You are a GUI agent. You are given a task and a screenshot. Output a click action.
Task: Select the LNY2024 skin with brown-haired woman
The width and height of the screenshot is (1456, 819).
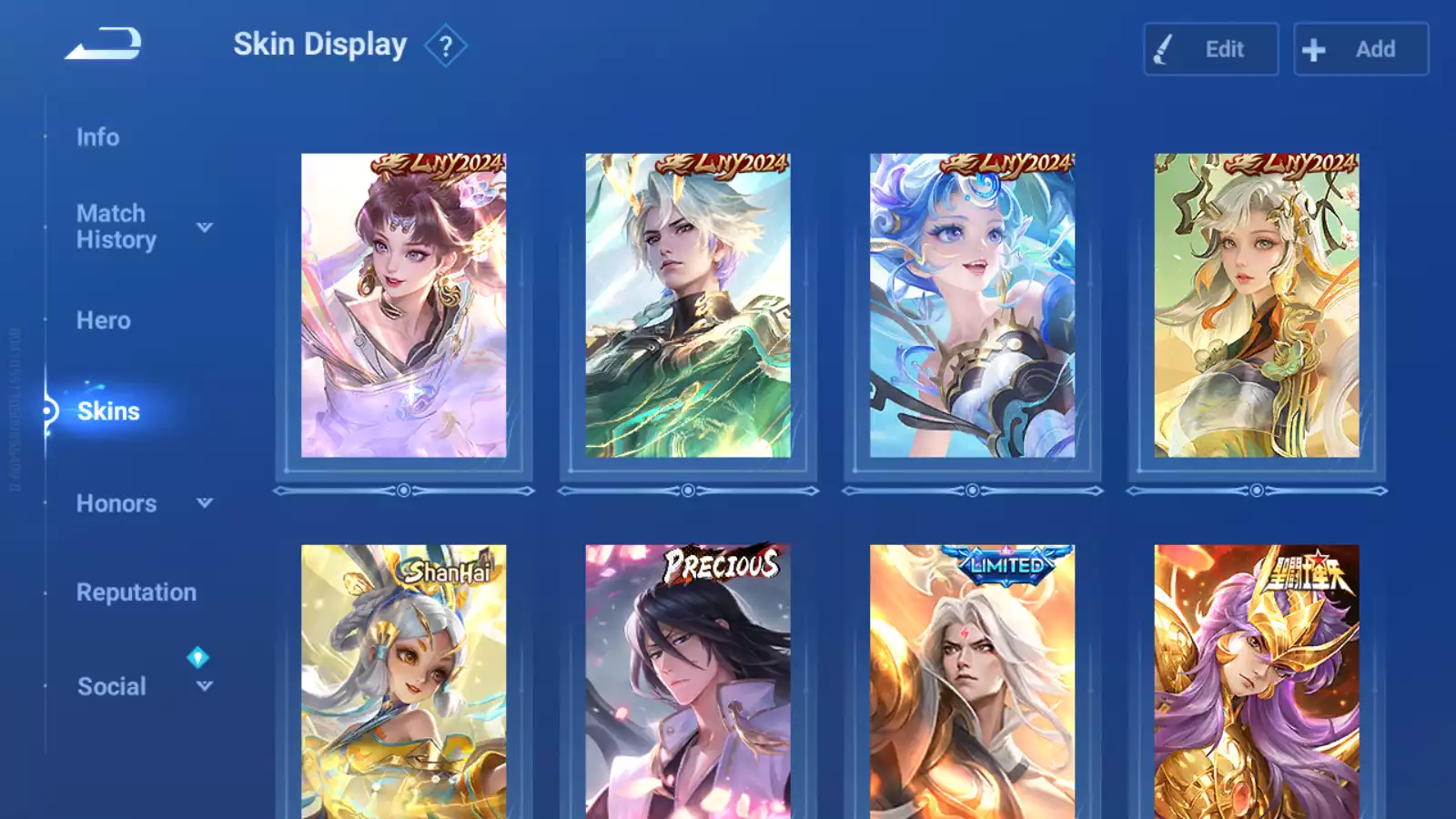[x=403, y=306]
